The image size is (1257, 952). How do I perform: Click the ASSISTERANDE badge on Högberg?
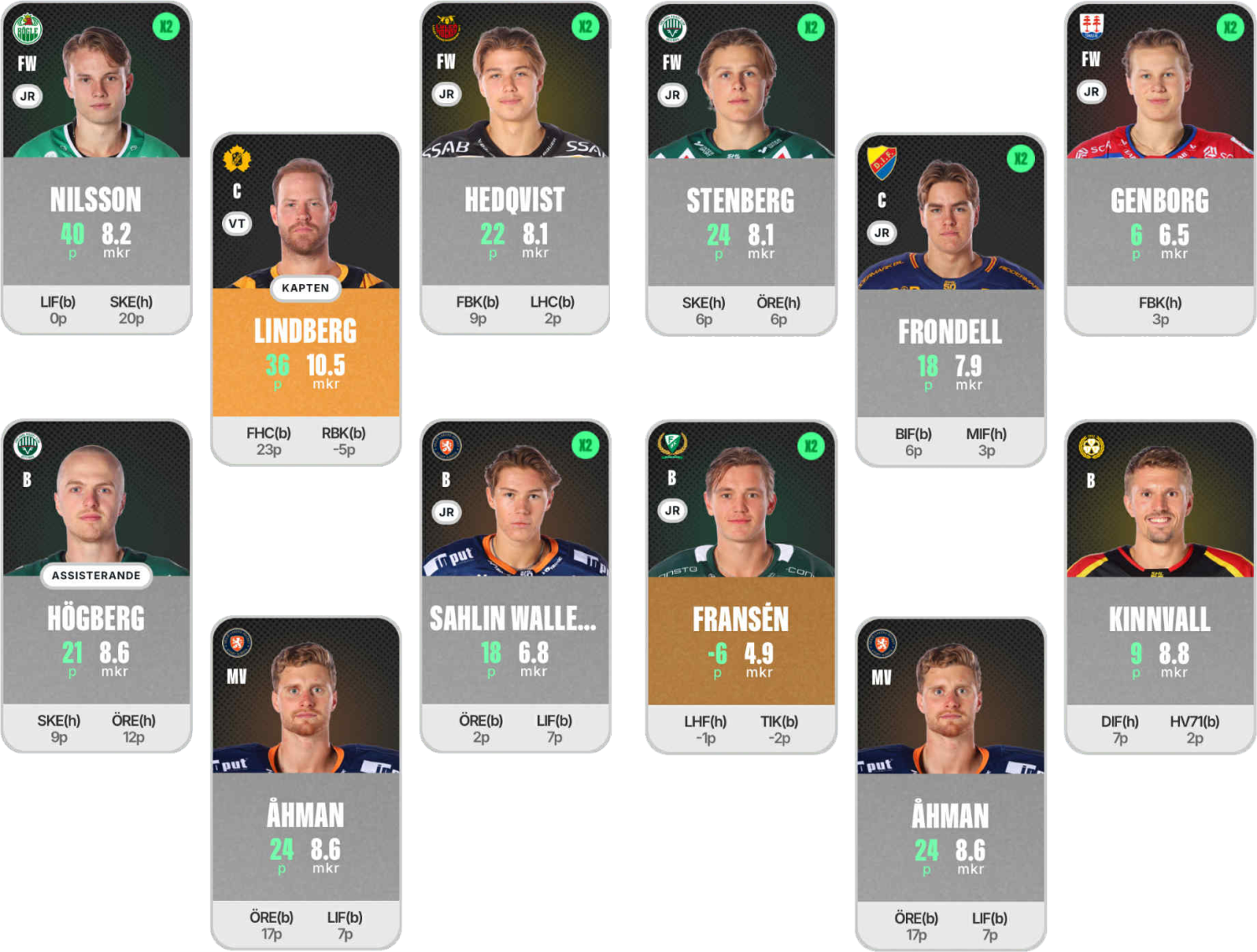(x=96, y=576)
